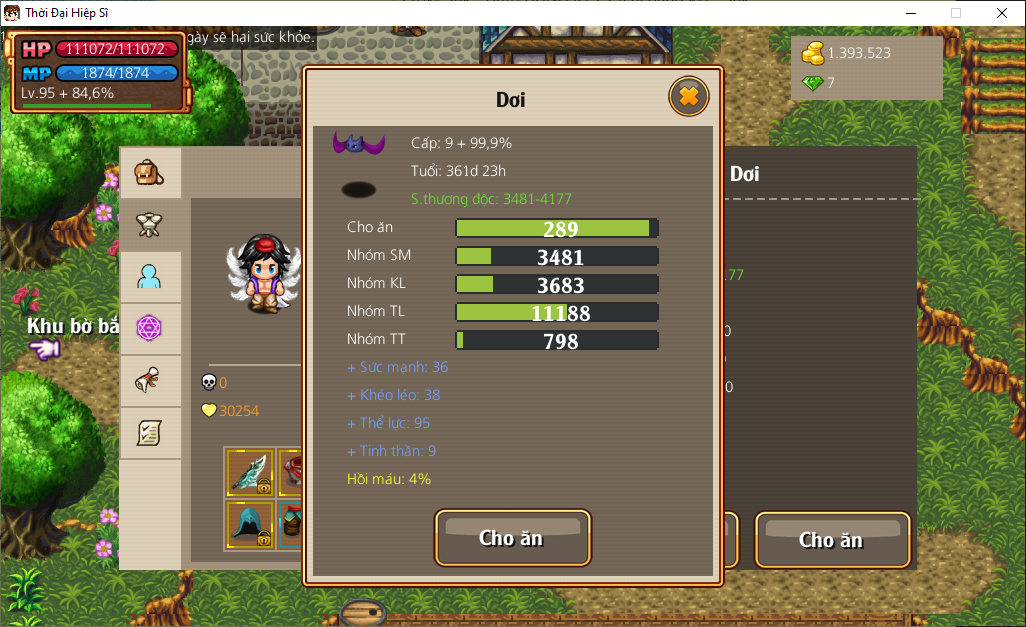Choose the locked teal hood equipment slot
1026x627 pixels.
[250, 524]
